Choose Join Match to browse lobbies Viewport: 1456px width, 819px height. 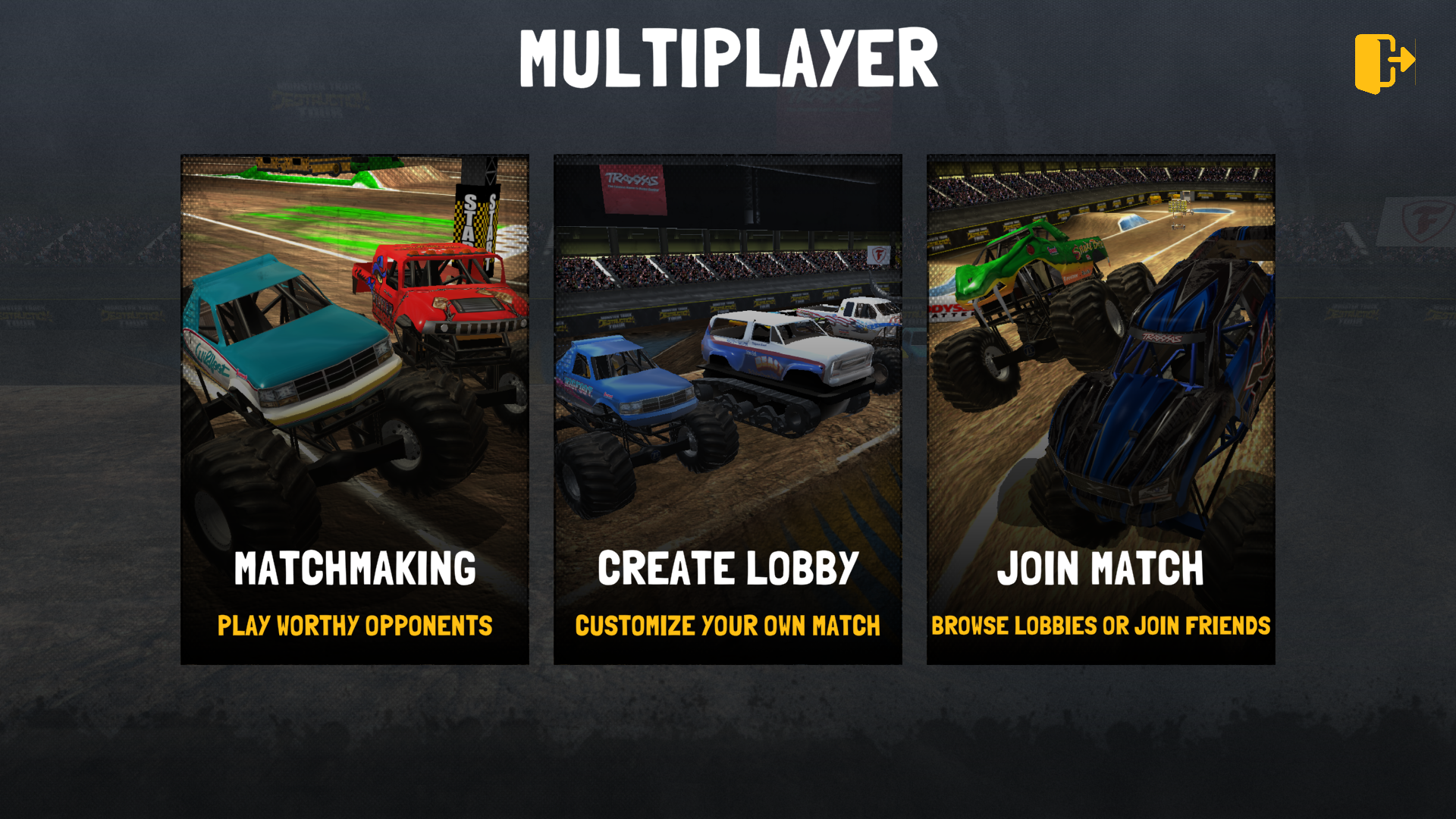(1100, 409)
